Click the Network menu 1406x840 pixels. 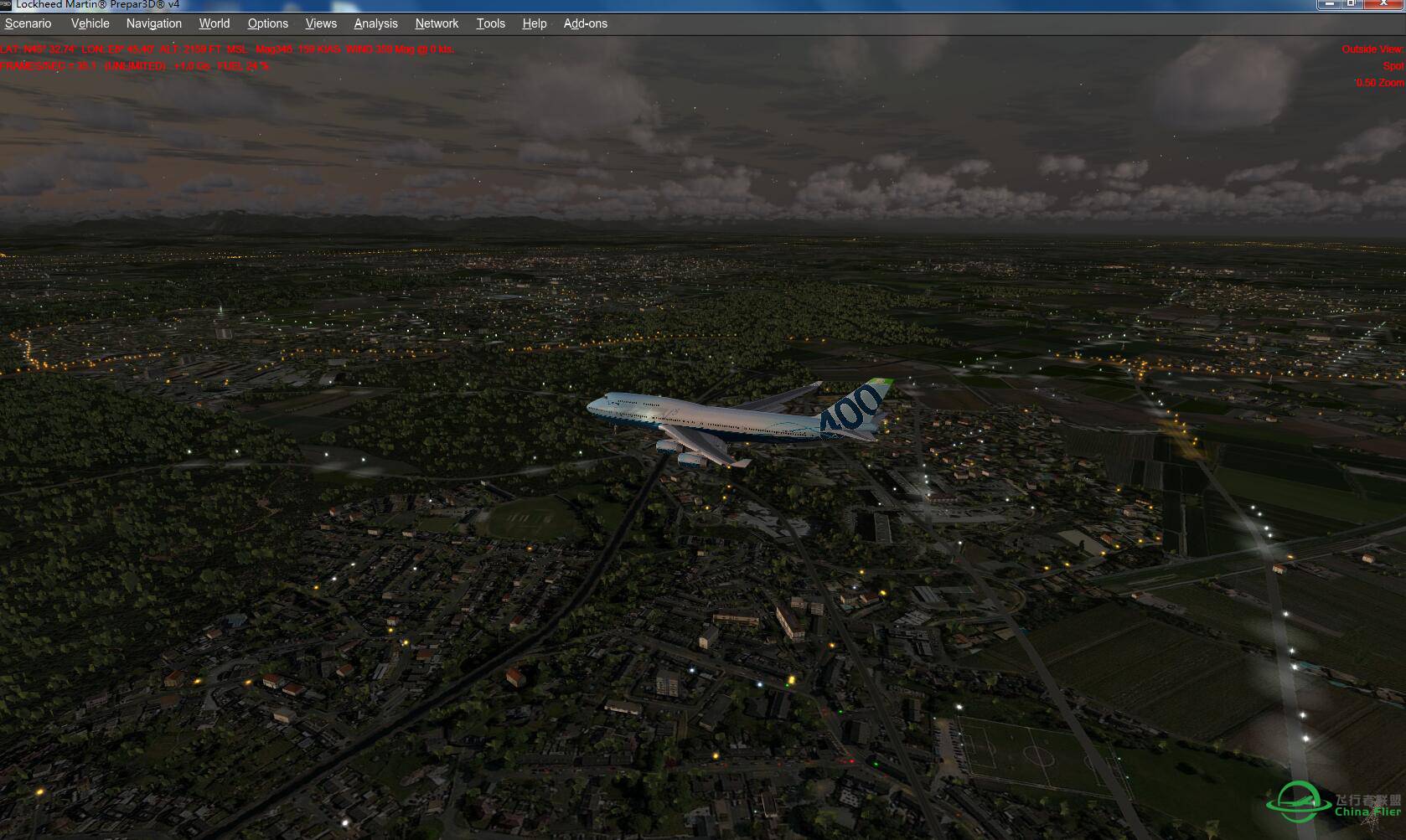coord(437,23)
